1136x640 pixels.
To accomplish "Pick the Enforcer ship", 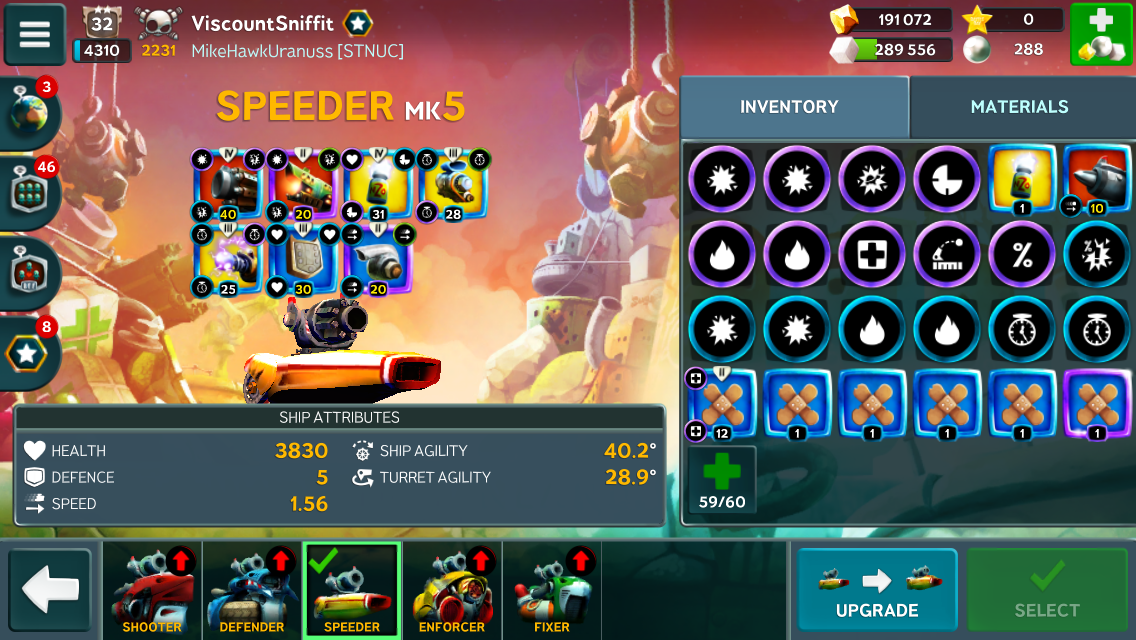I will (452, 591).
